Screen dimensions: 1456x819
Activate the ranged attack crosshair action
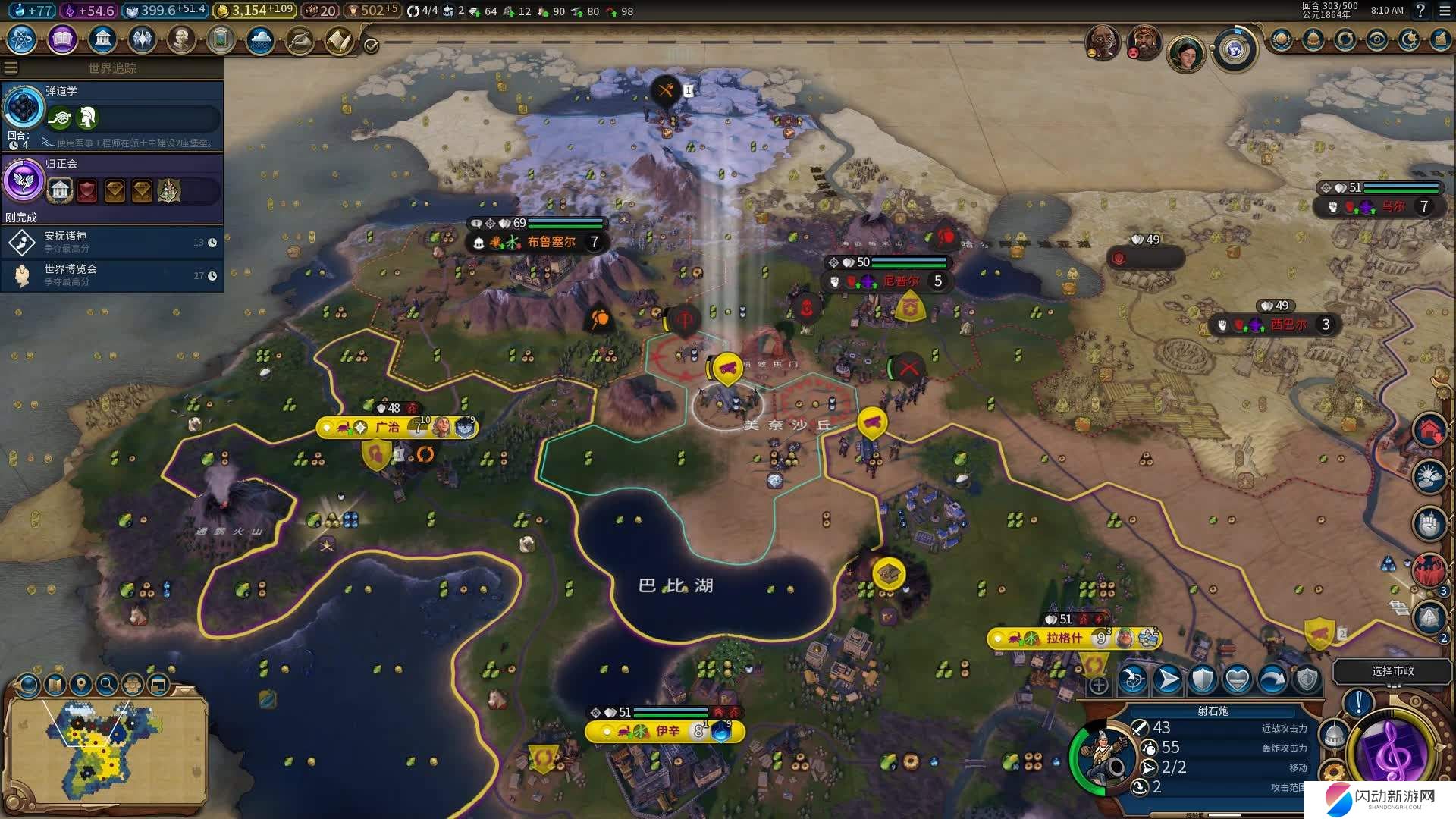pyautogui.click(x=1133, y=680)
